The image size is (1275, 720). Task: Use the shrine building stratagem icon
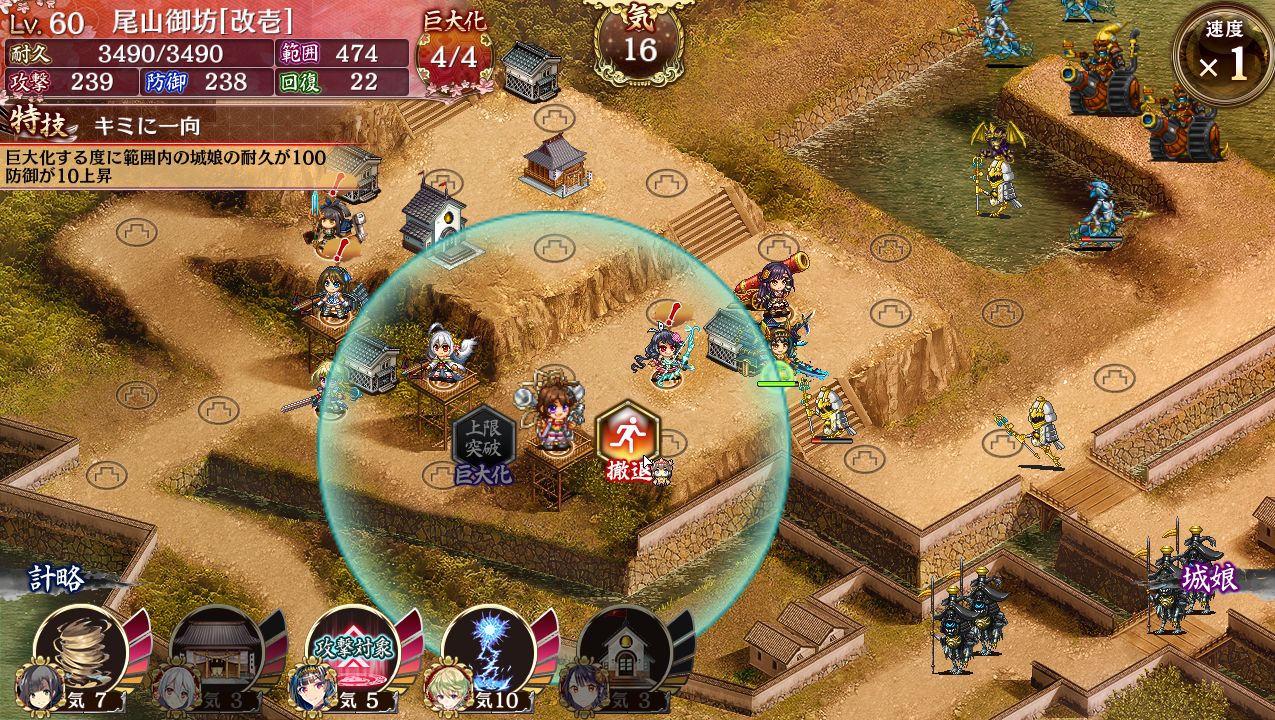click(216, 652)
